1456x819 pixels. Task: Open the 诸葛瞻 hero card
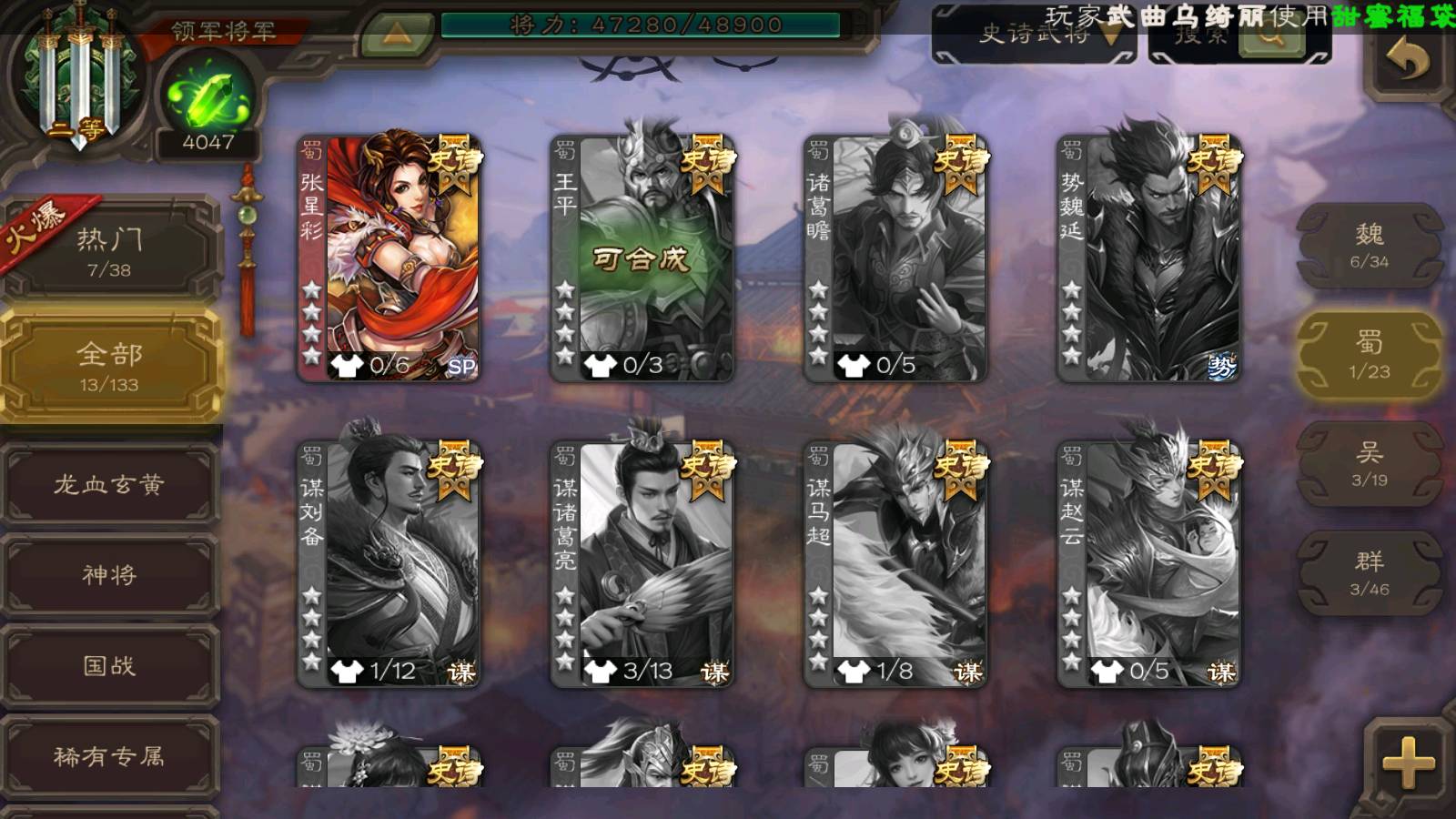click(895, 258)
